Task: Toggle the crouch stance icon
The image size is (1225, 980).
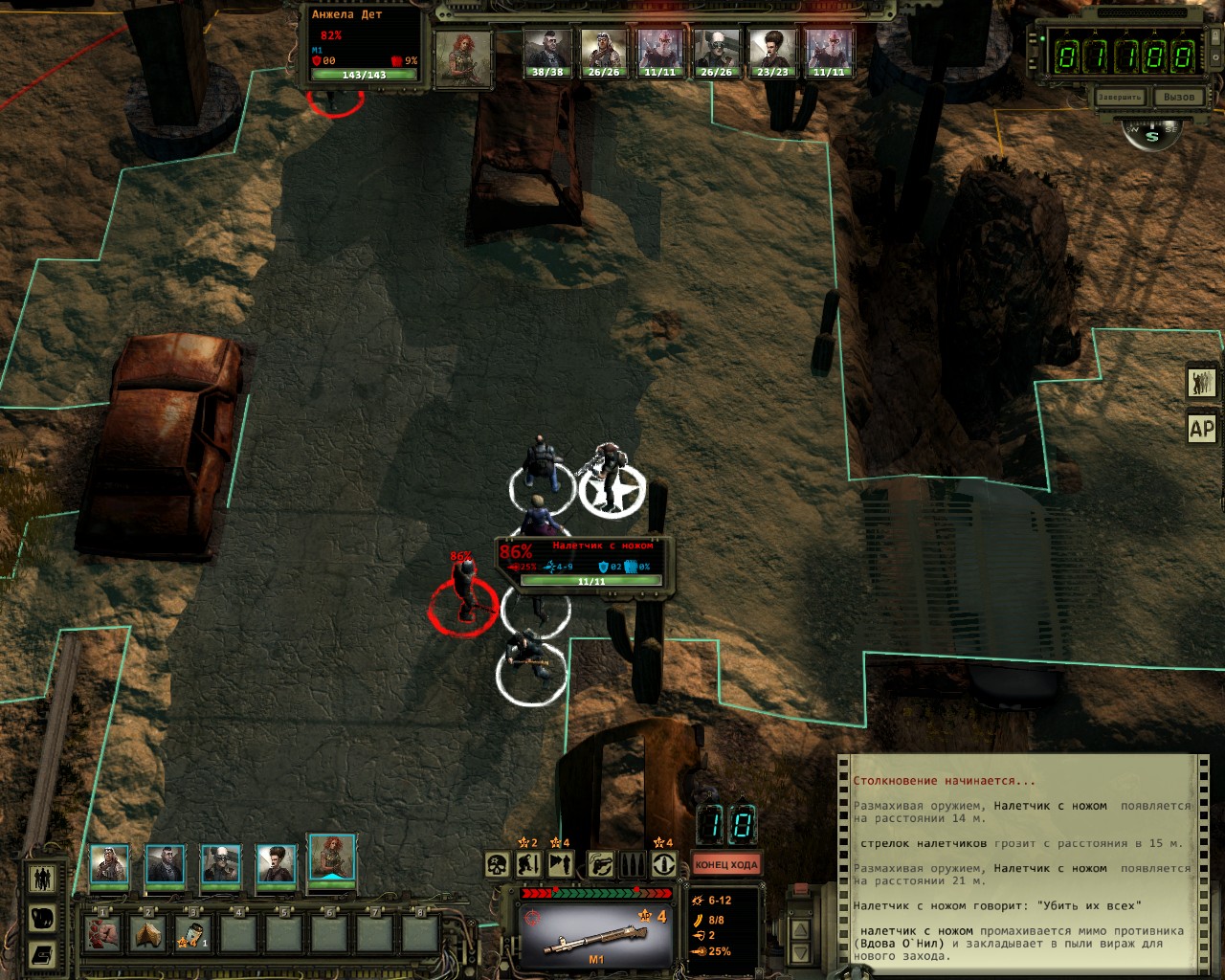Action: tap(529, 865)
